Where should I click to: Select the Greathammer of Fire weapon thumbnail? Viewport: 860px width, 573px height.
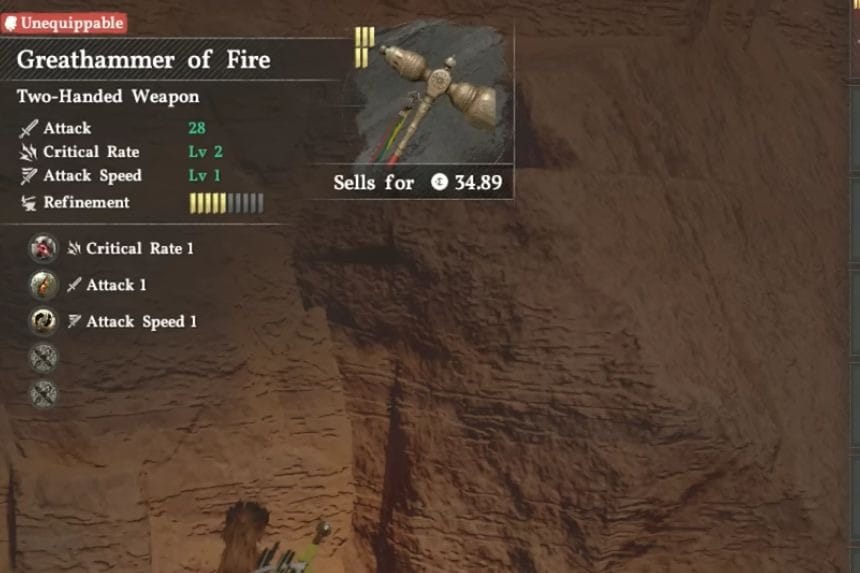(434, 94)
